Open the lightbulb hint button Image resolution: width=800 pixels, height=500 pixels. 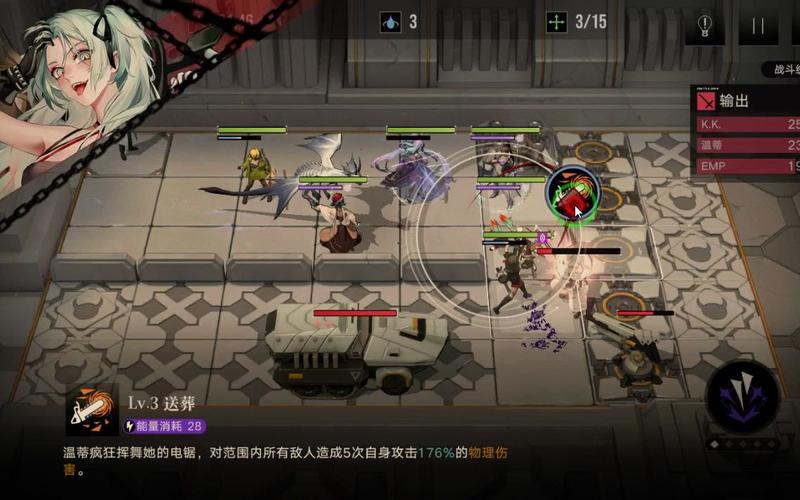705,25
